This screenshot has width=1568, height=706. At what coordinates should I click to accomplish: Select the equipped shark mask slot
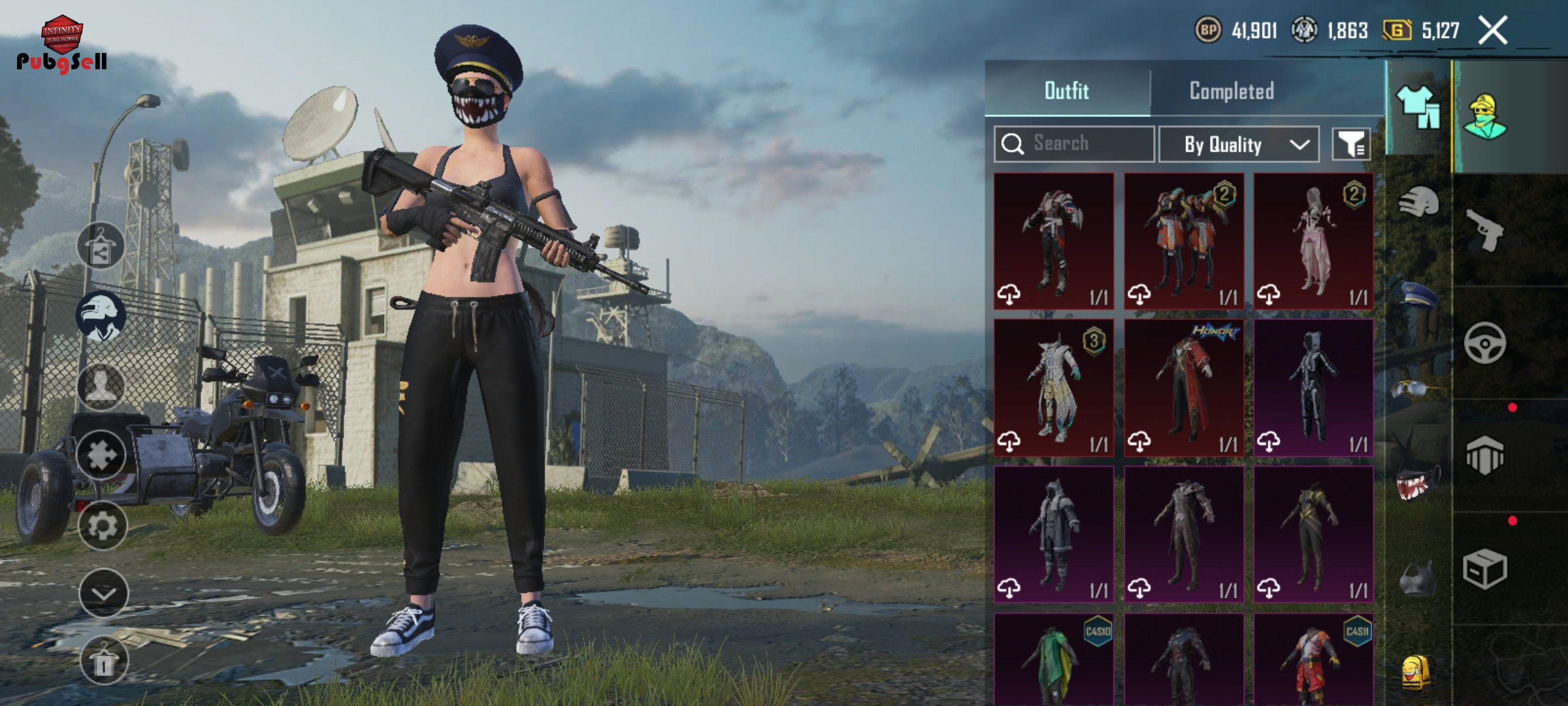pos(1418,484)
